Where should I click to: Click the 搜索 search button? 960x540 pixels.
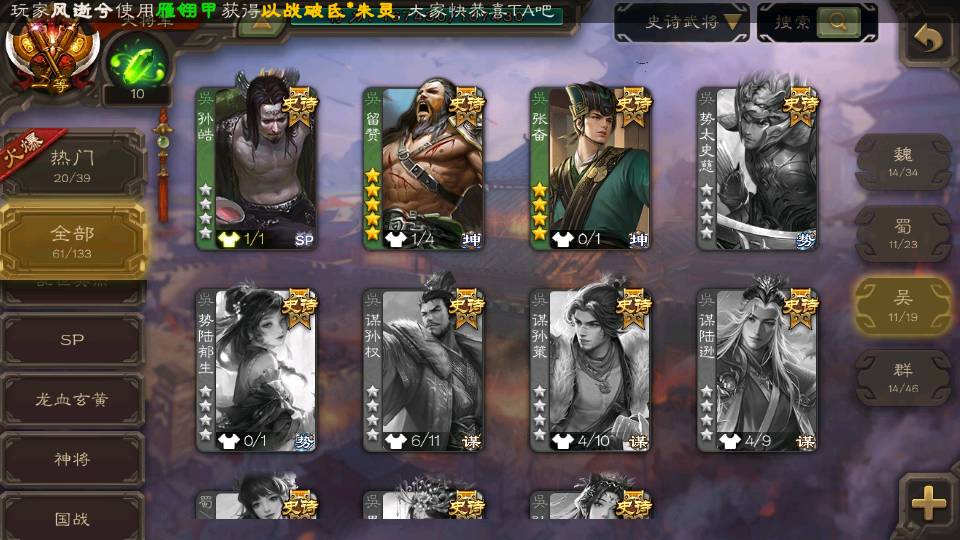click(816, 22)
